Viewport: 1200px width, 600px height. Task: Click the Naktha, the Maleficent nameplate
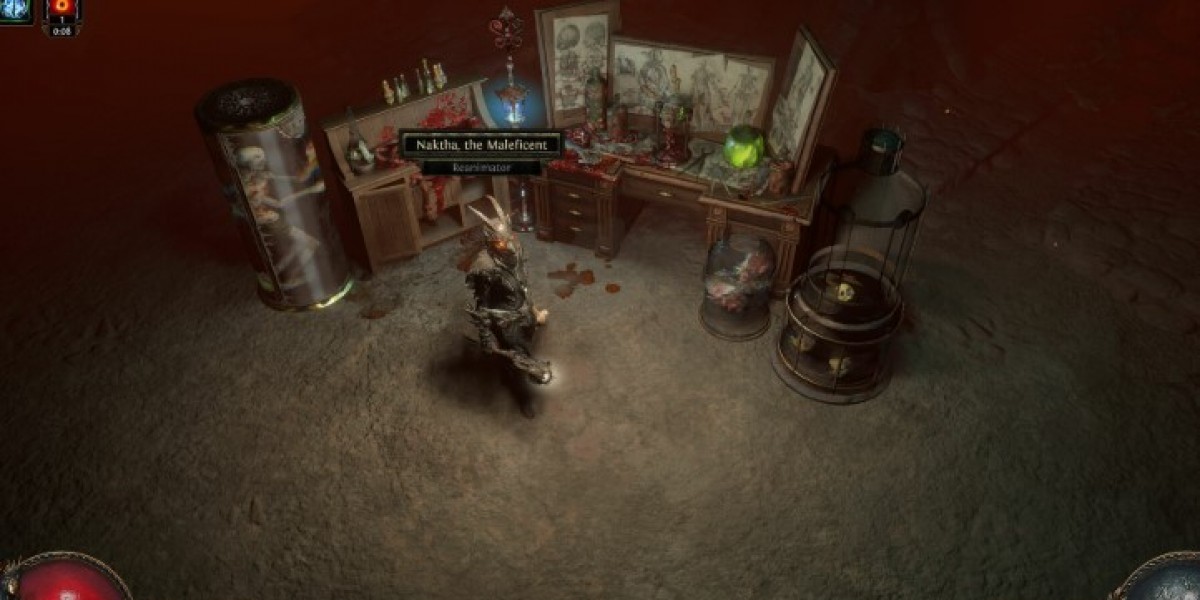(481, 145)
